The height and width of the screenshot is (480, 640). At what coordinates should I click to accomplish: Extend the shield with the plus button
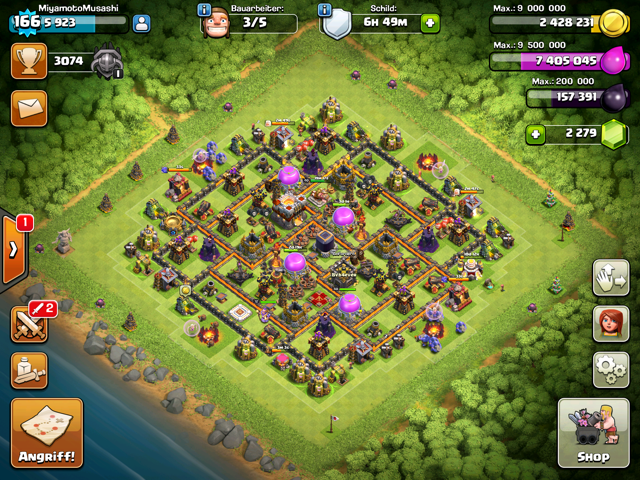tap(429, 23)
